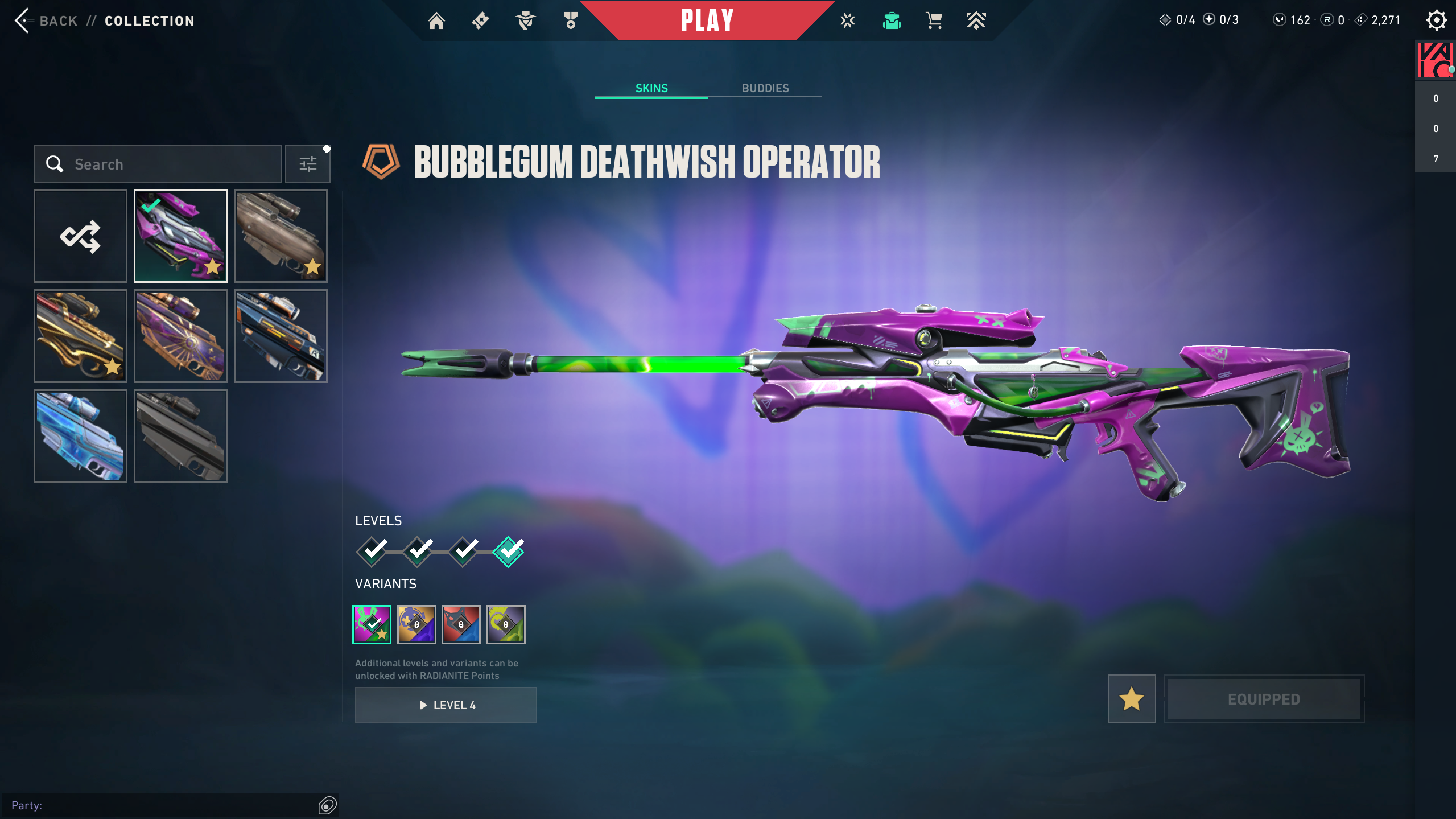Viewport: 1456px width, 819px height.
Task: Choose the locked red and blue variant
Action: [x=461, y=624]
